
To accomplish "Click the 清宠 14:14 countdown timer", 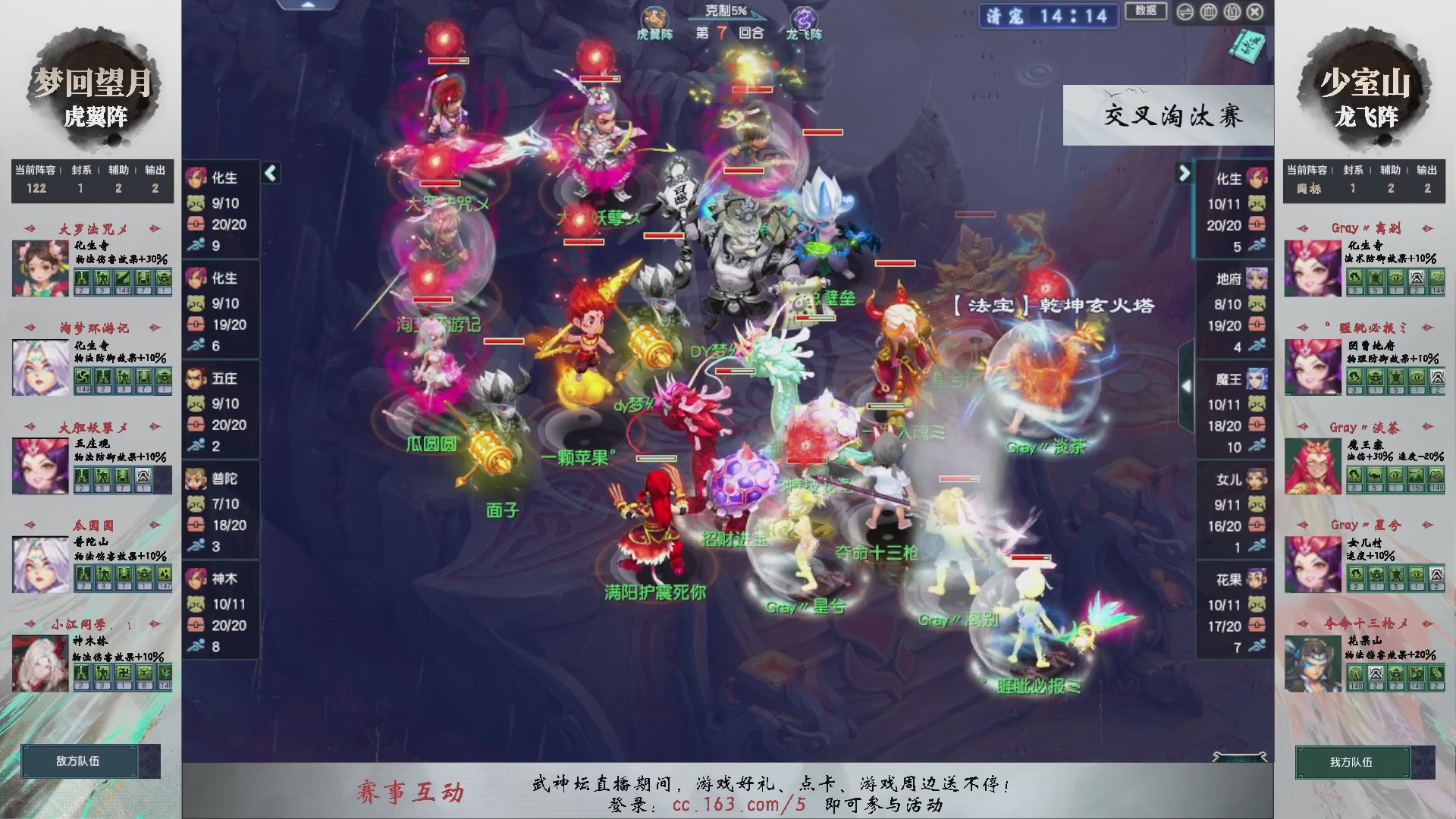I will pos(1050,17).
